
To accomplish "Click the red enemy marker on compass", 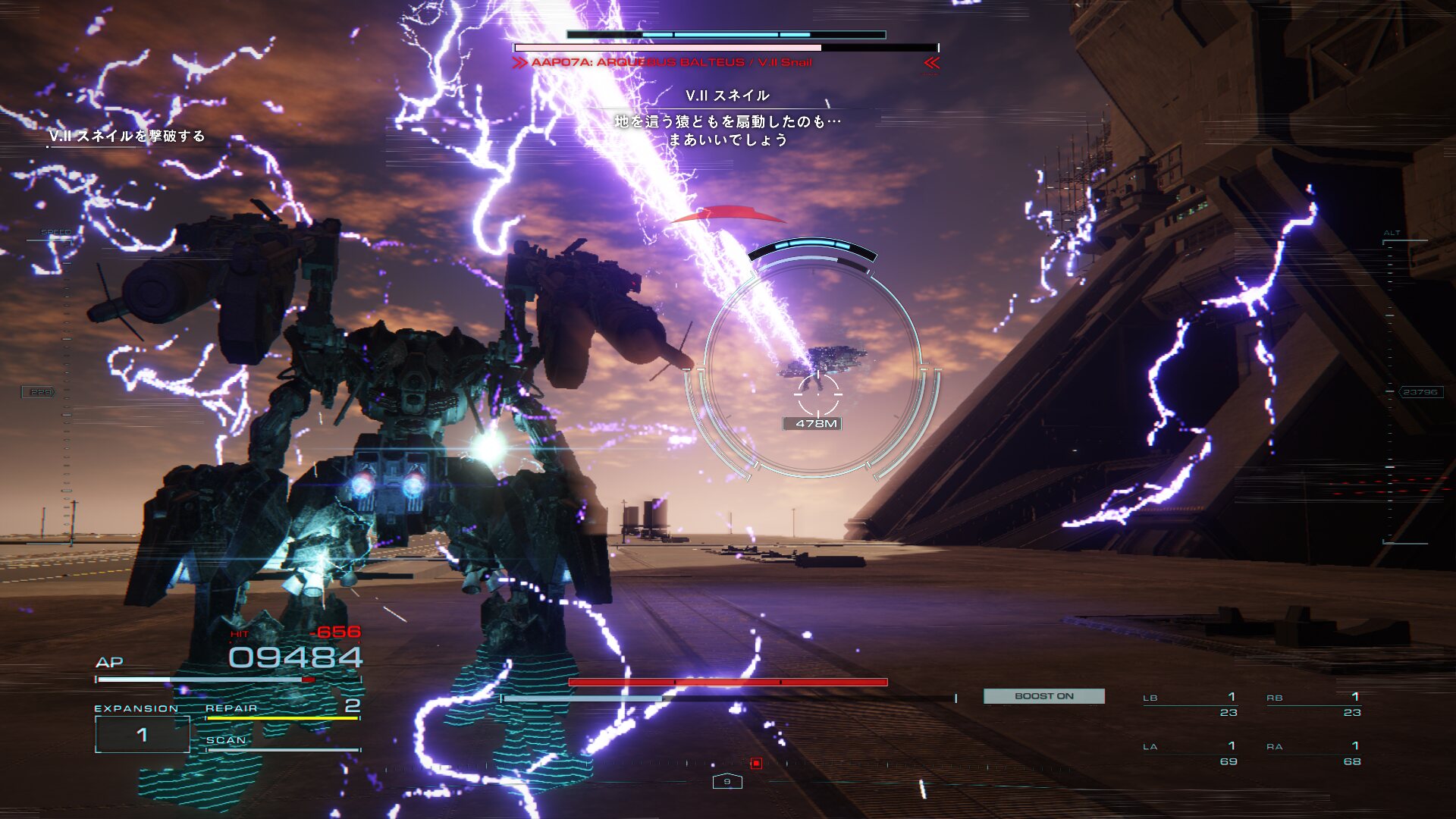I will coord(756,763).
